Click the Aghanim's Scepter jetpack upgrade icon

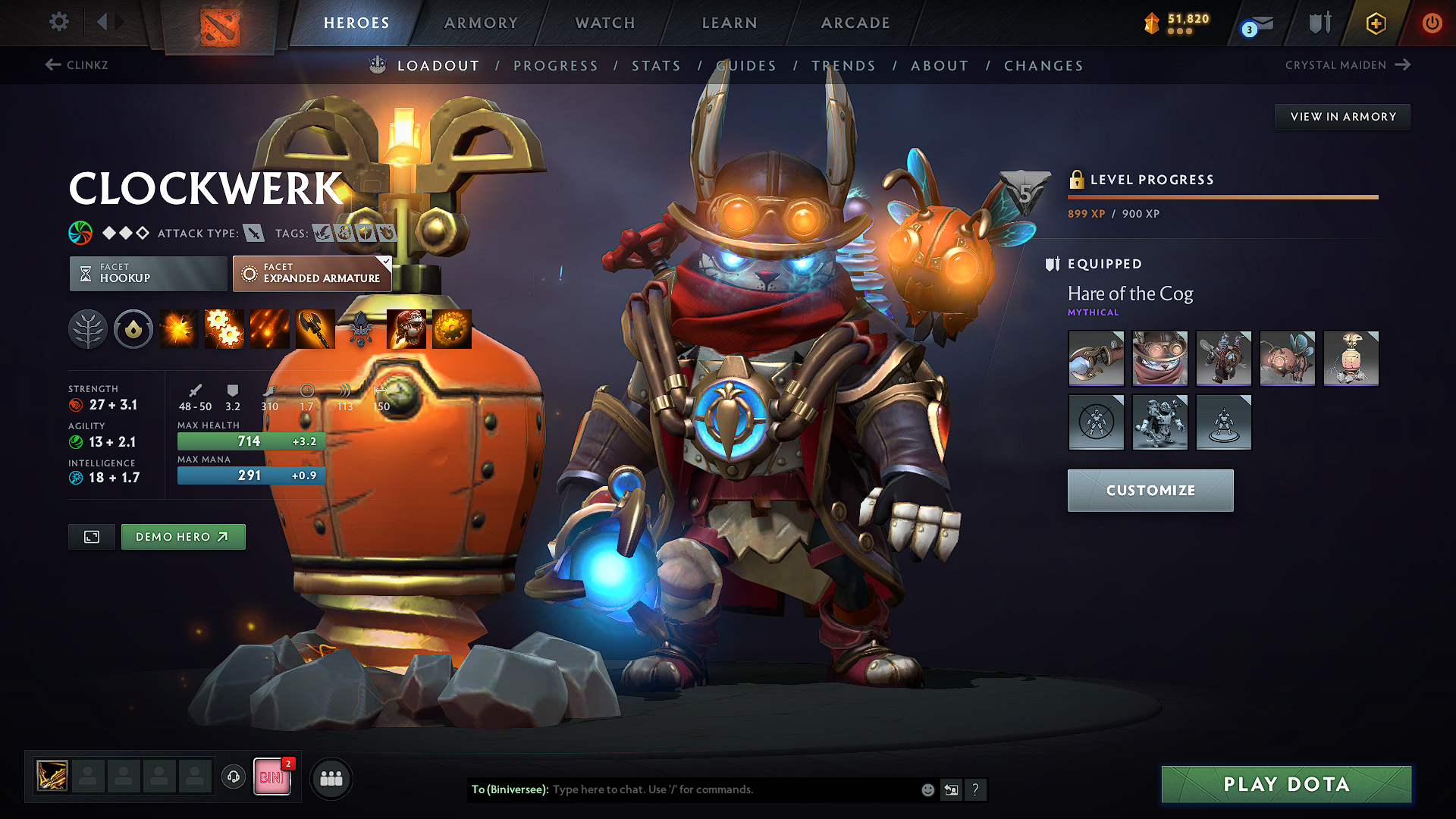tap(406, 328)
